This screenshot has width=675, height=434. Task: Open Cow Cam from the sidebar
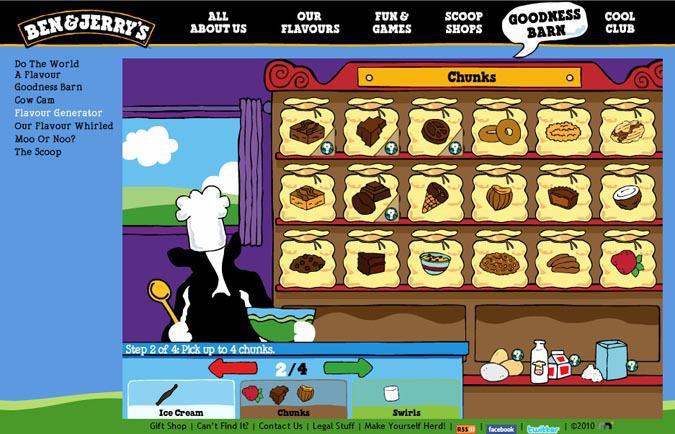(x=35, y=100)
